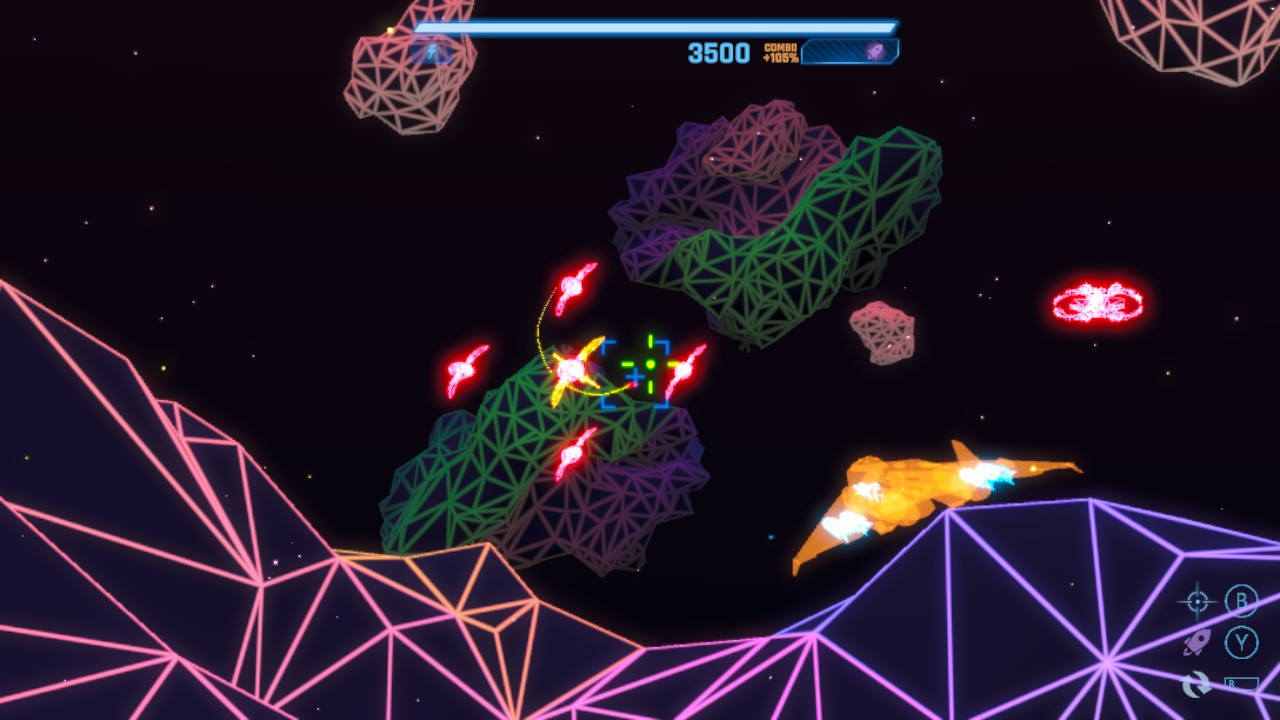1280x720 pixels.
Task: Select the crosshair targeting icon near B prompt
Action: click(x=1197, y=600)
